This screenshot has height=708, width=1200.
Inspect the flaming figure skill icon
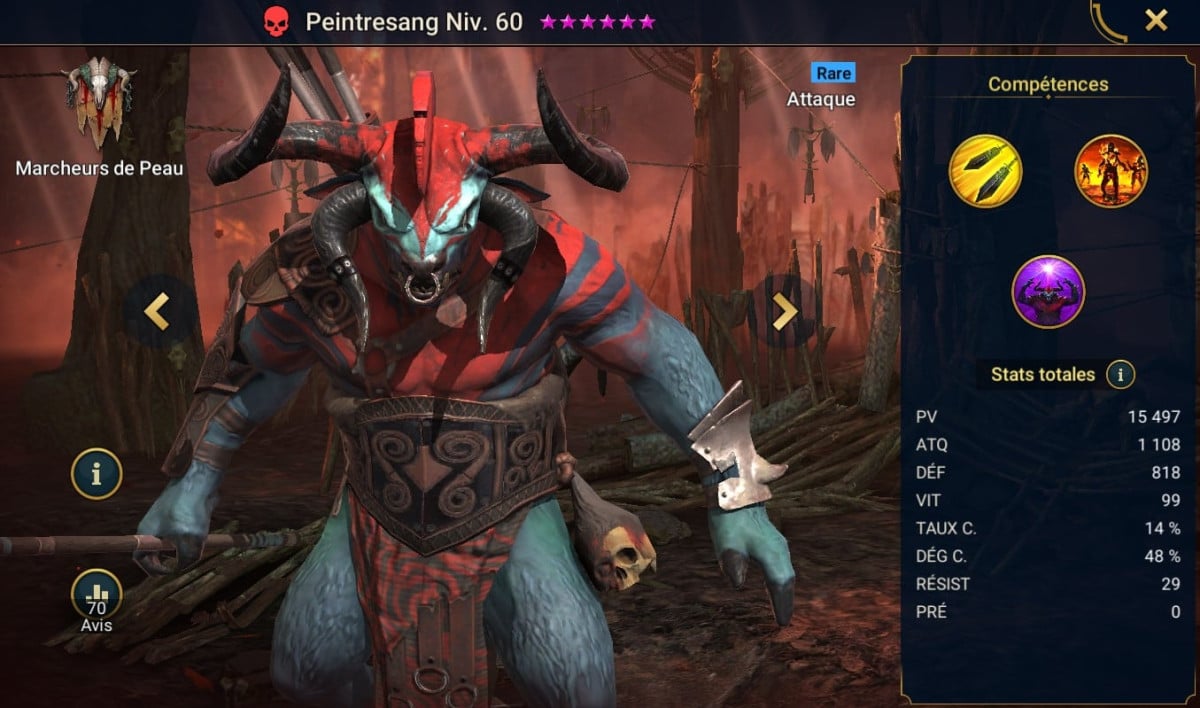pos(1111,171)
